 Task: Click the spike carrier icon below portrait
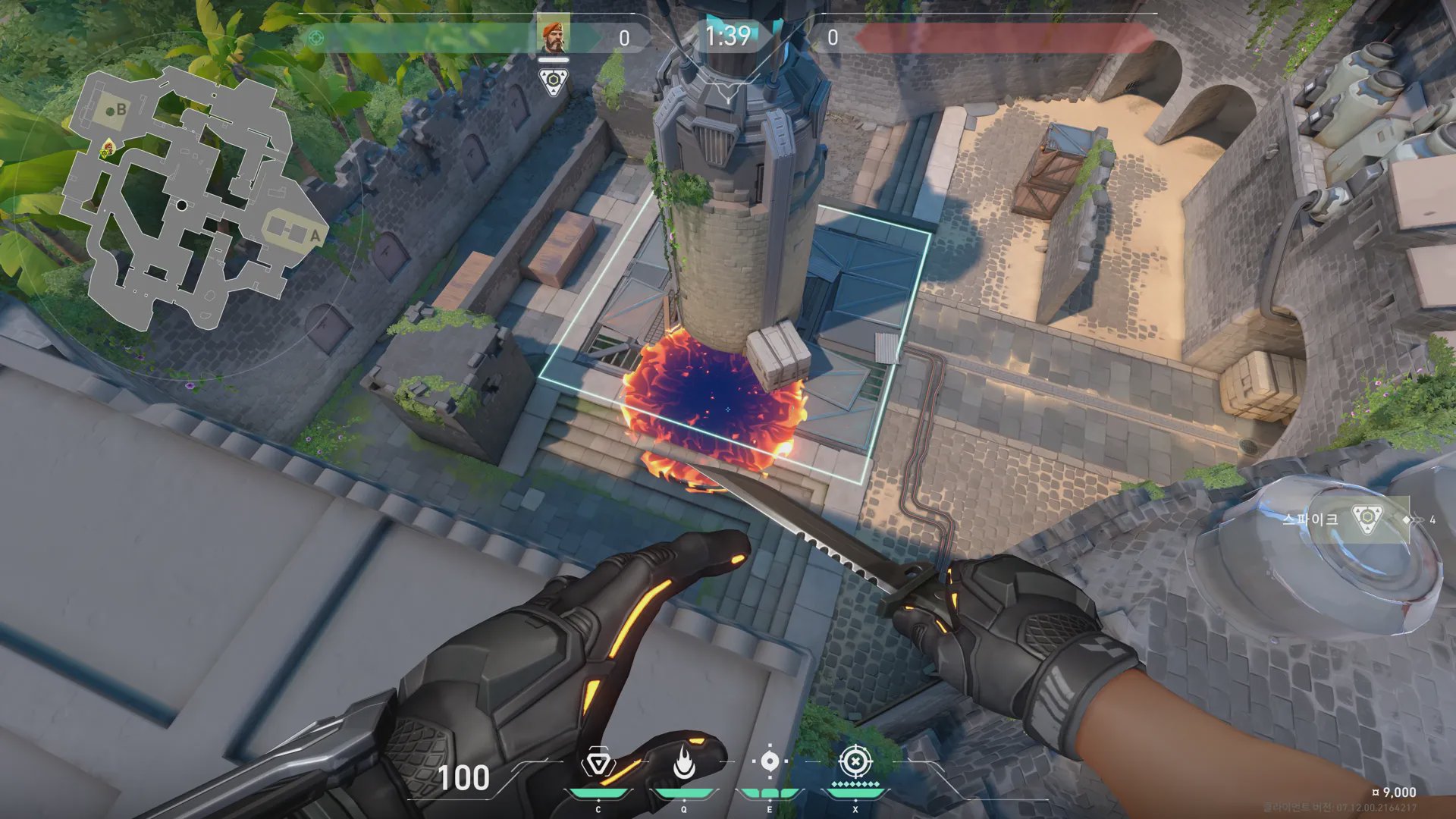point(554,81)
